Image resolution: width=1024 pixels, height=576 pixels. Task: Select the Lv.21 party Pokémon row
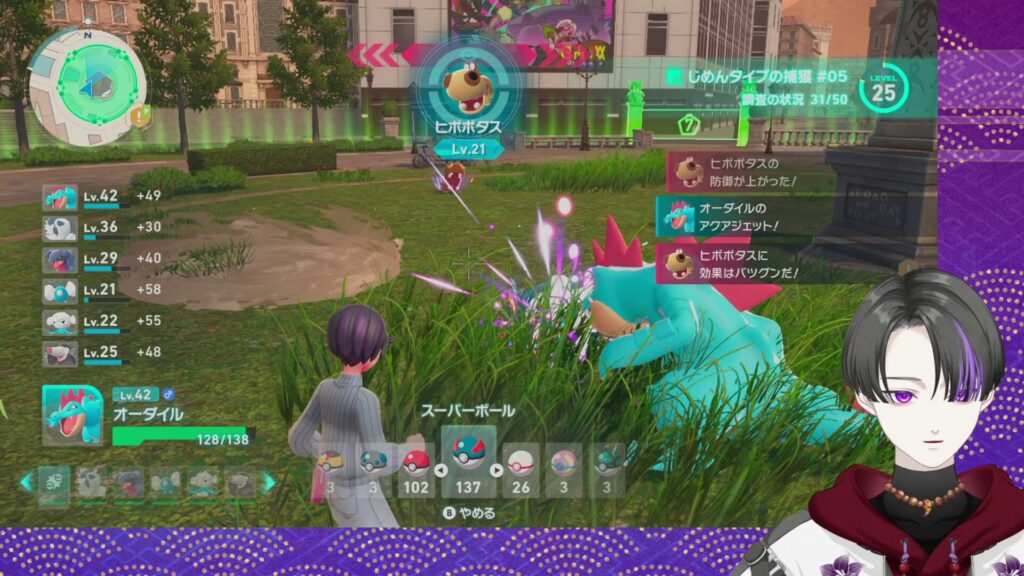click(100, 291)
